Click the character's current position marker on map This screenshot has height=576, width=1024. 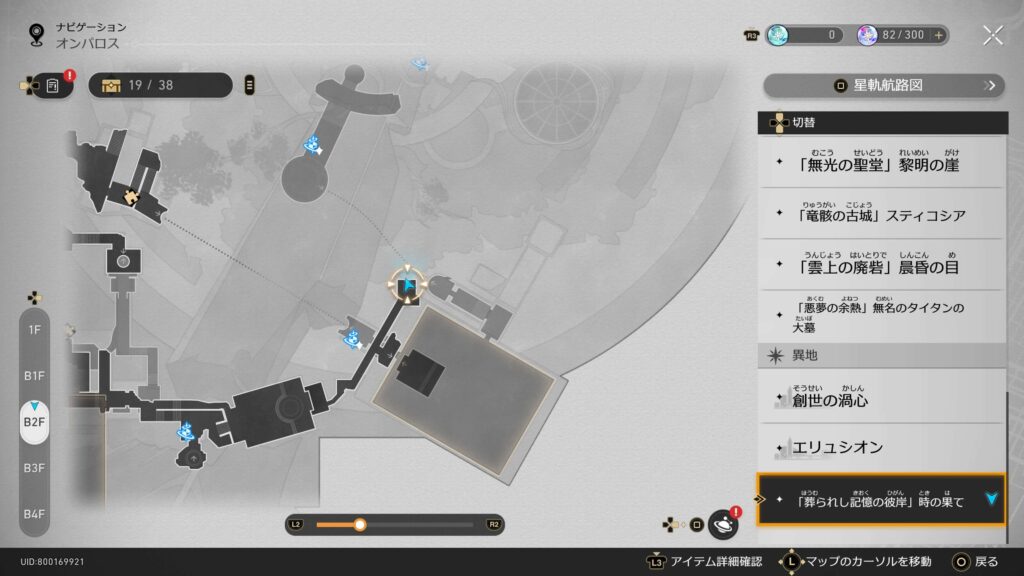(x=408, y=287)
